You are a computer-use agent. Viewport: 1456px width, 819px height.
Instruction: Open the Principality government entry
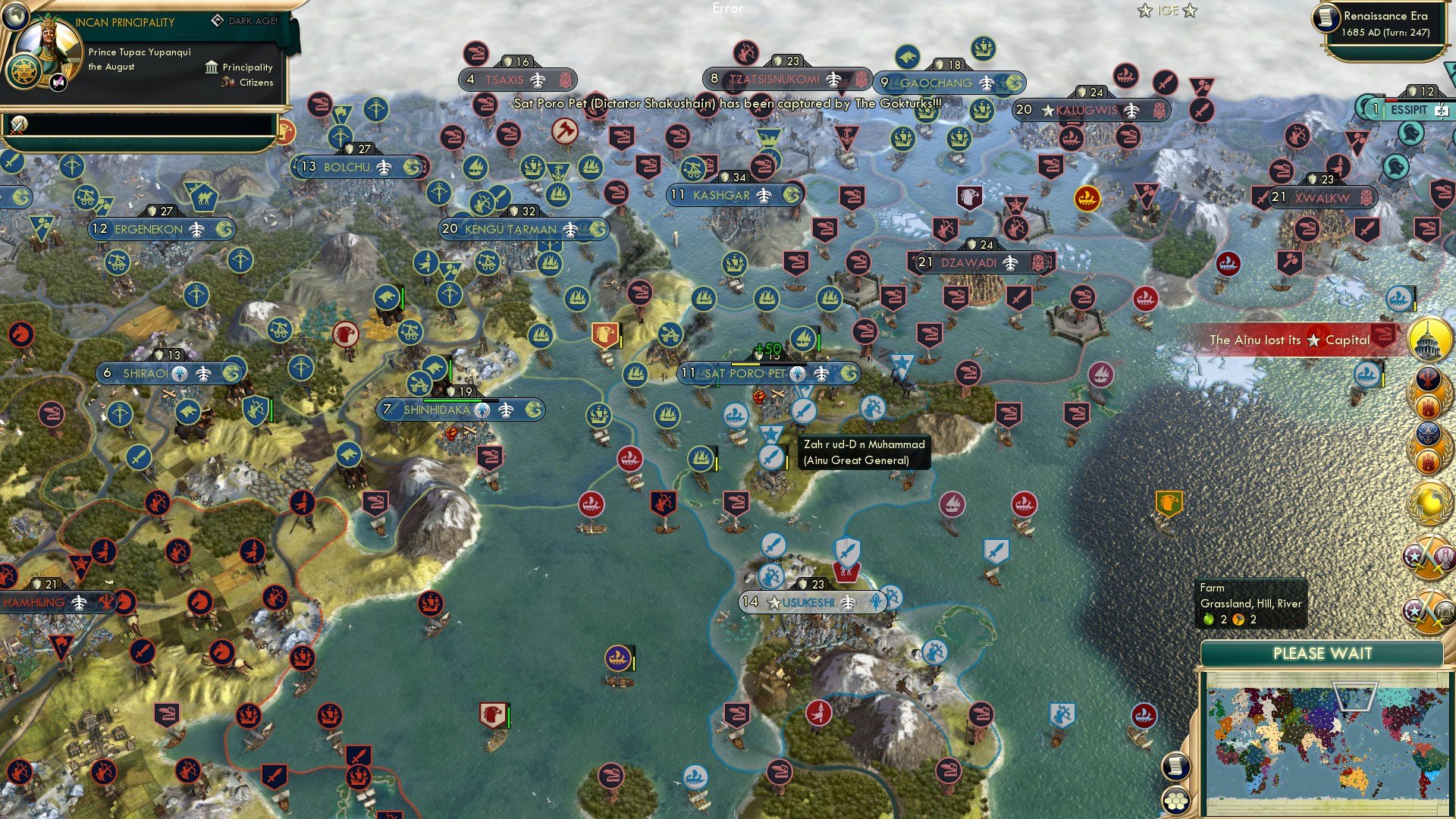pos(240,67)
